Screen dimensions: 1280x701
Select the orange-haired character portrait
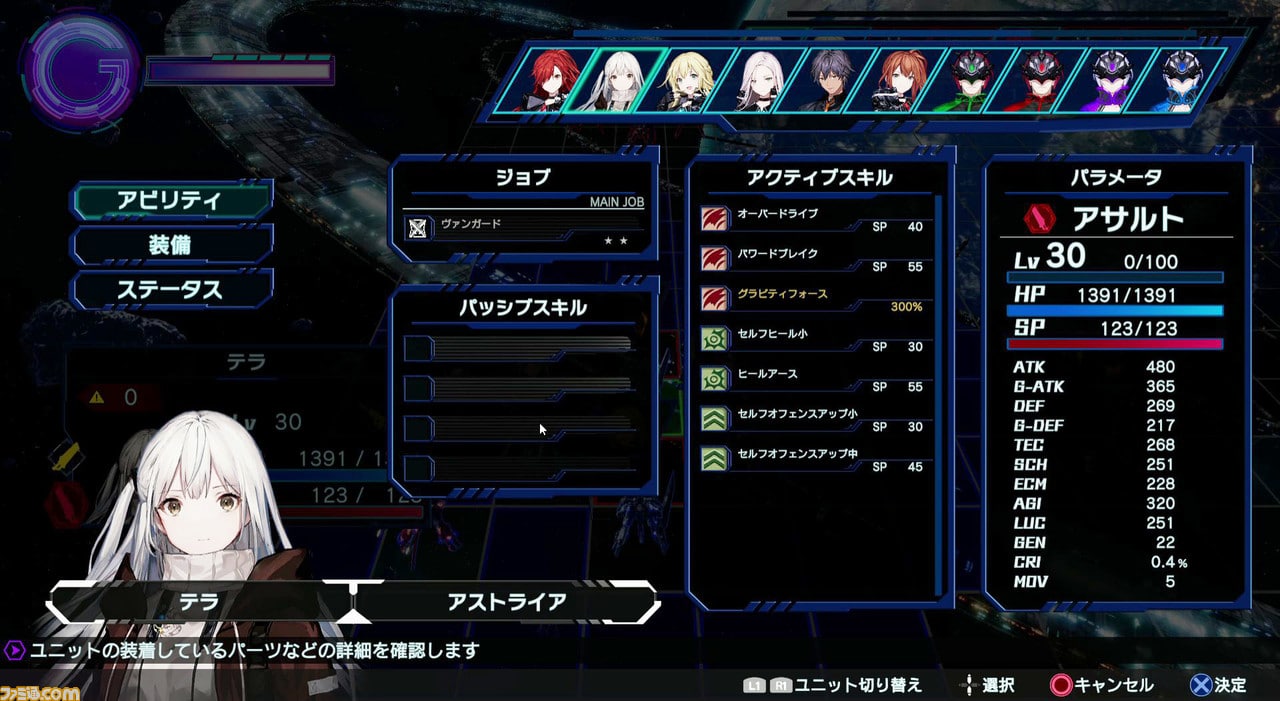(x=903, y=80)
